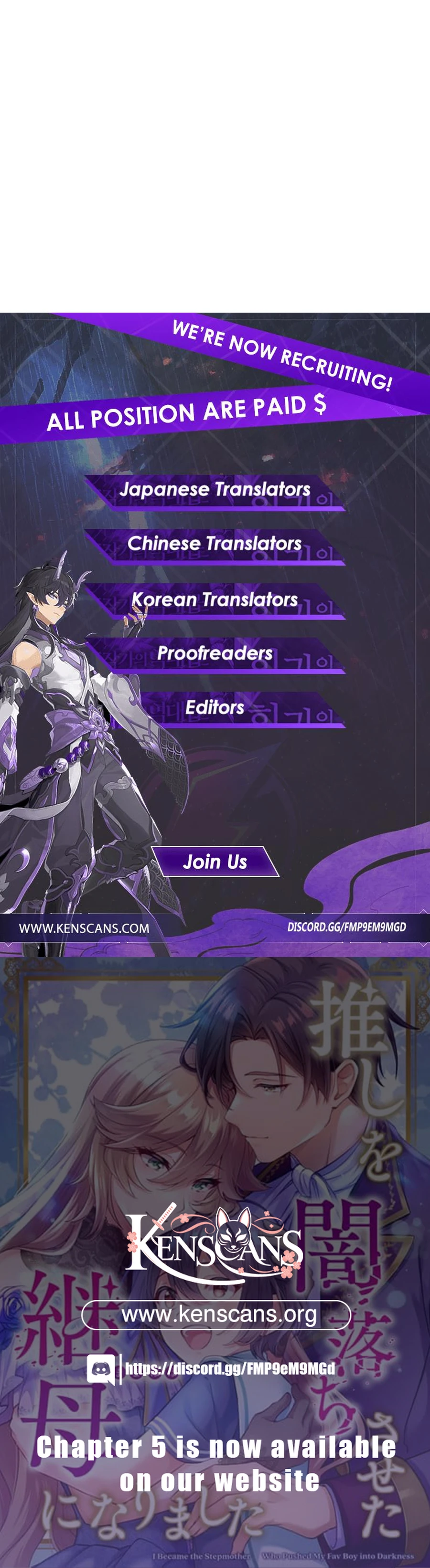Choose the Chinese Translators position
The width and height of the screenshot is (430, 1568).
[x=215, y=544]
